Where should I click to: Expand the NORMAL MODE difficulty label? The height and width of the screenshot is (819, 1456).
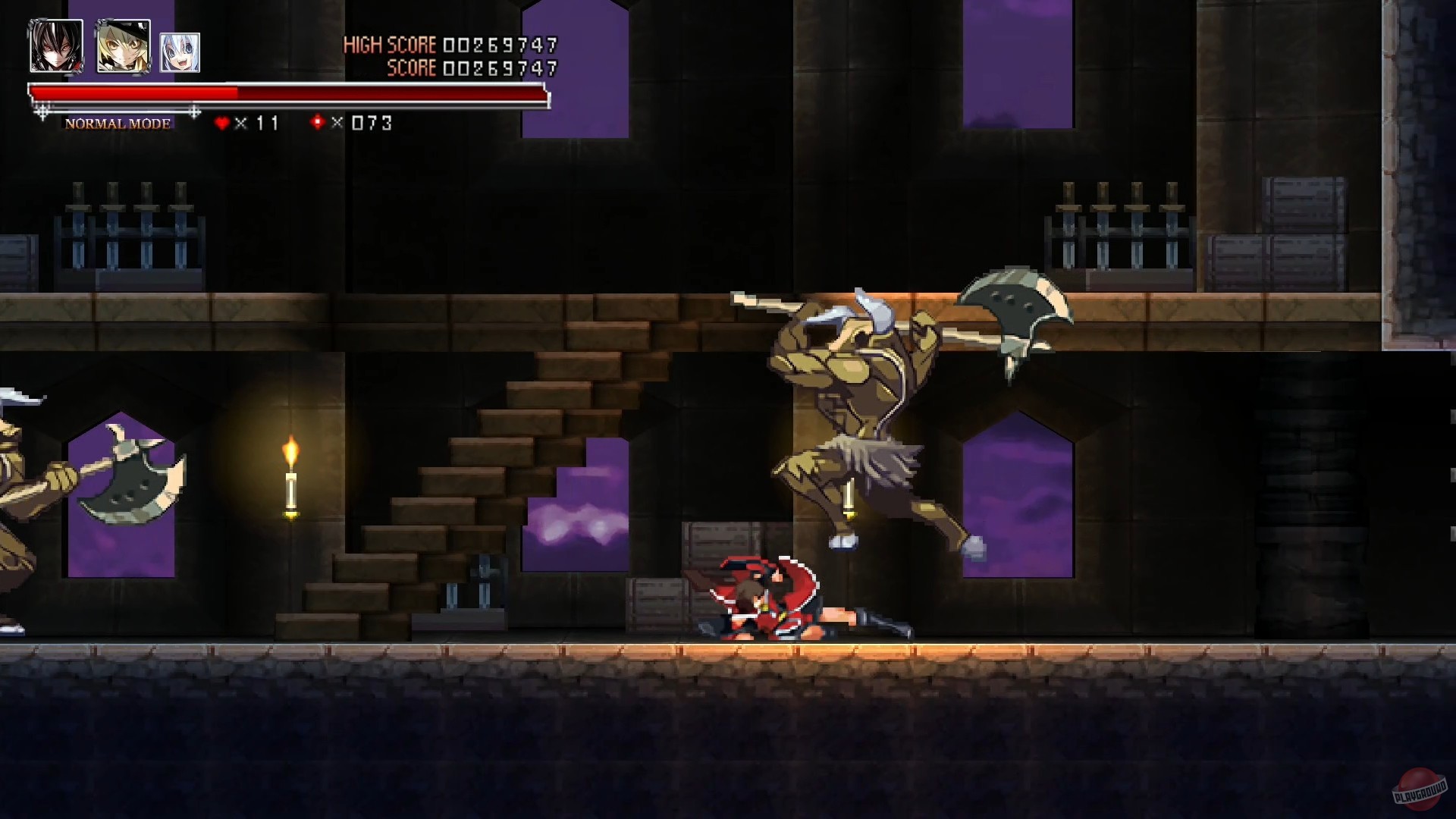(x=118, y=122)
